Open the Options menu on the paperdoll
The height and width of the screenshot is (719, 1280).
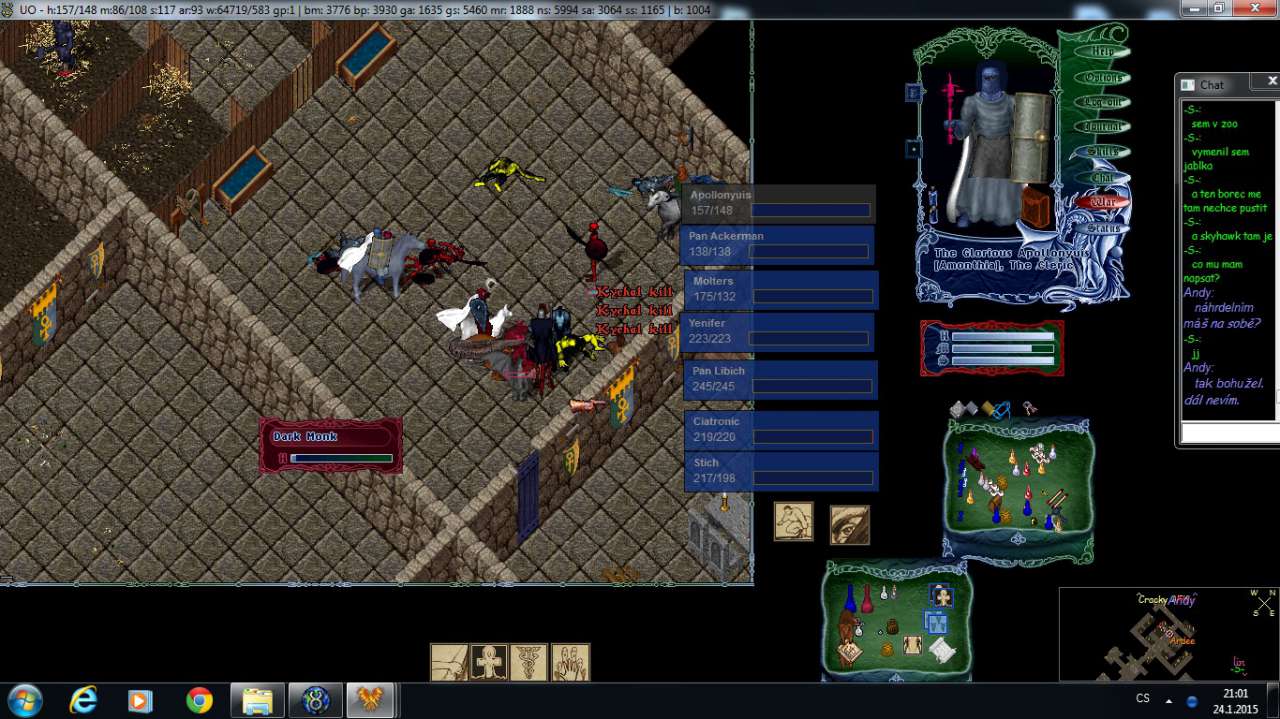(x=1103, y=77)
